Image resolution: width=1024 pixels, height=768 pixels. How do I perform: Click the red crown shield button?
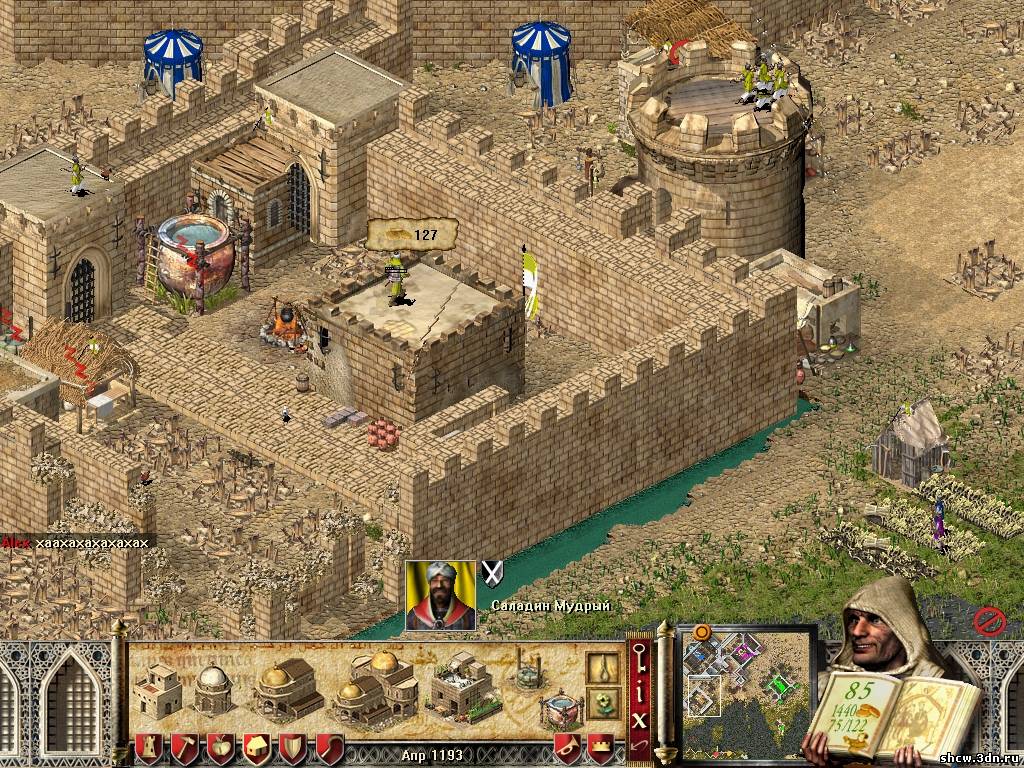tap(599, 746)
